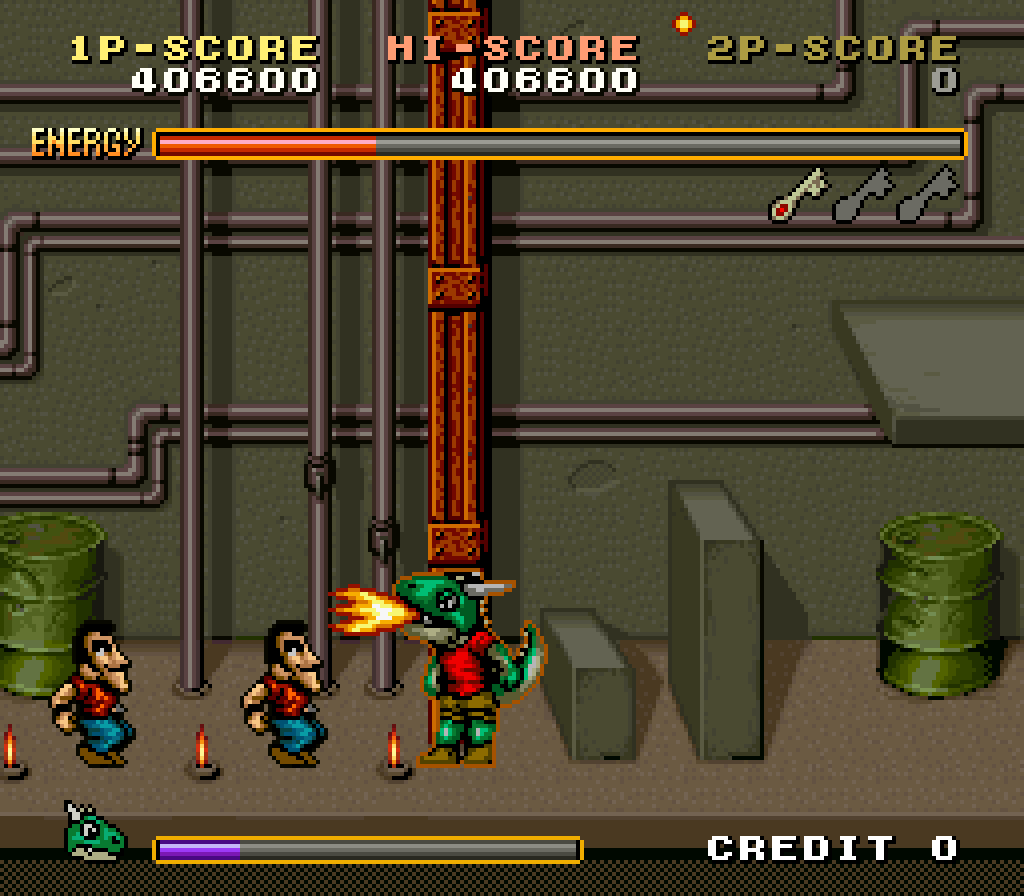Select the green dinosaur portrait icon
Viewport: 1024px width, 896px height.
(x=94, y=831)
